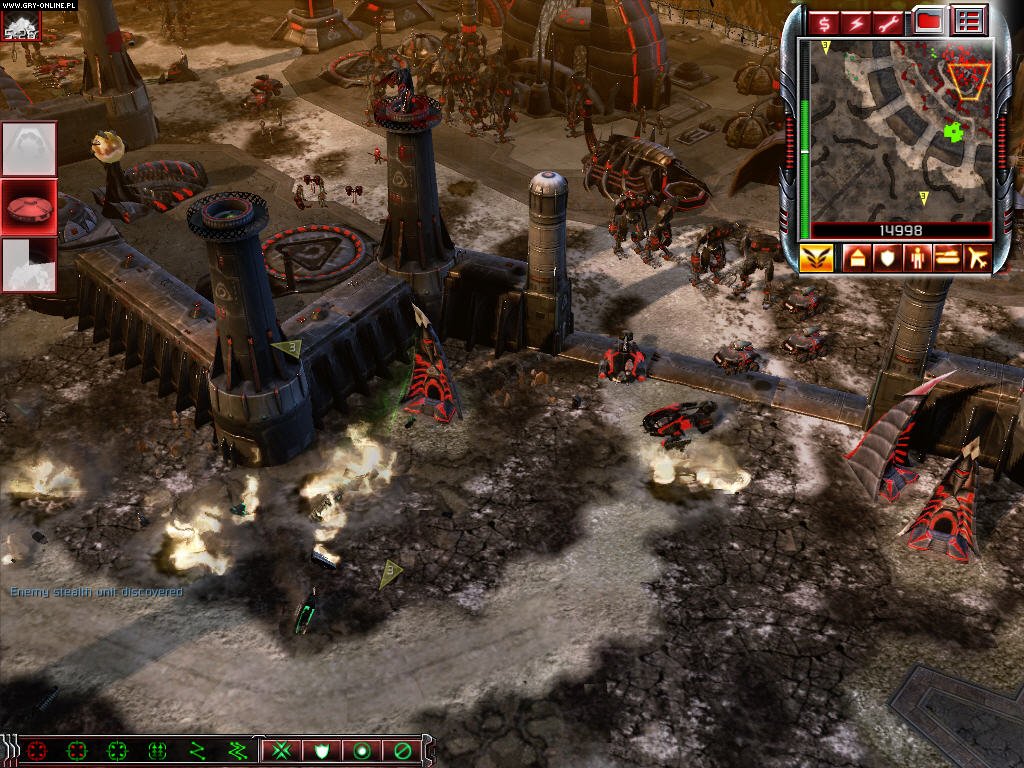Activate the wrench repair button
The image size is (1024, 768).
tap(888, 22)
